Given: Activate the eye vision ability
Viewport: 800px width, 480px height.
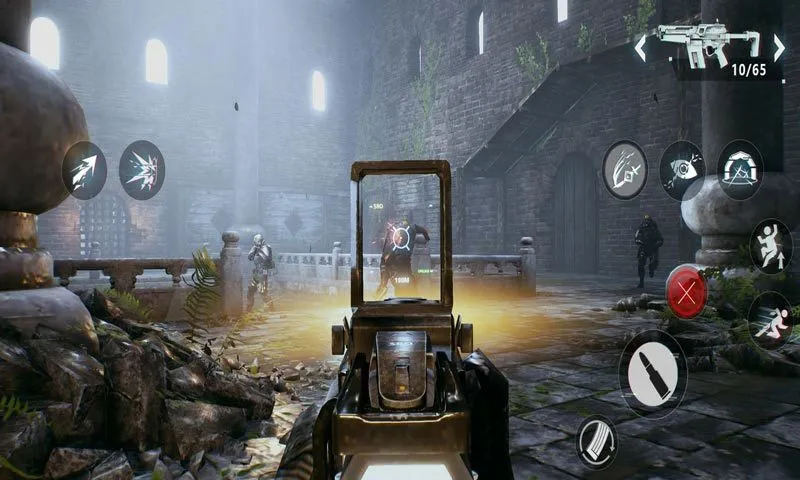Looking at the screenshot, I should pos(682,169).
